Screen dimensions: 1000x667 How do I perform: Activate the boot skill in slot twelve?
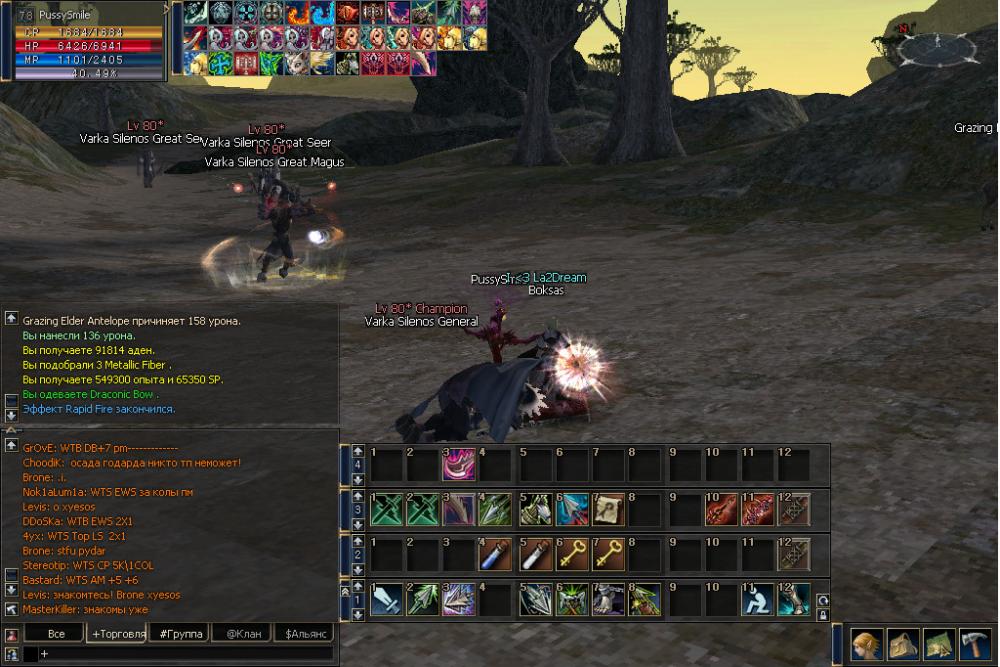[x=793, y=599]
